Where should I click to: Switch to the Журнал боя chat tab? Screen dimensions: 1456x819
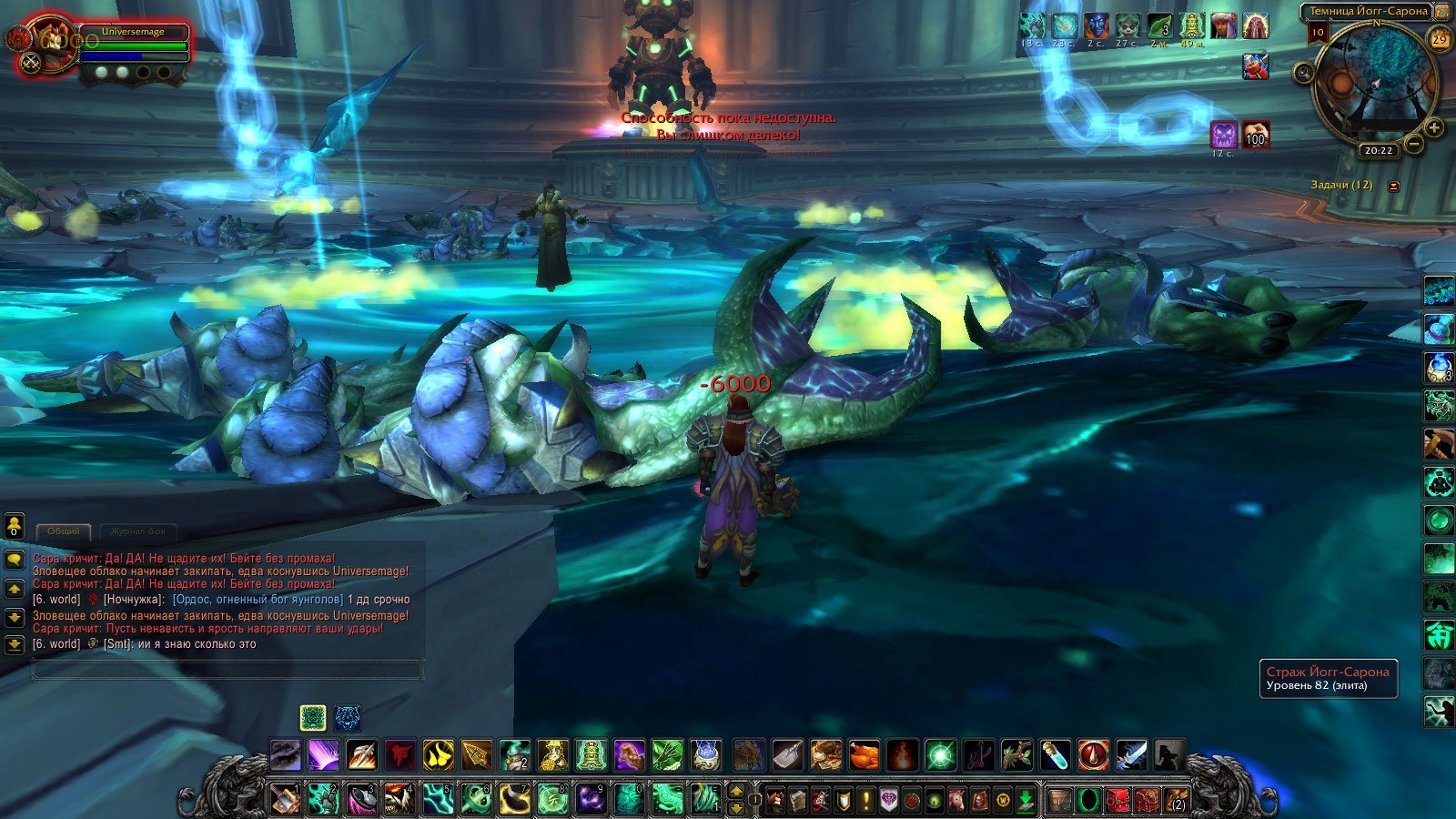point(138,531)
